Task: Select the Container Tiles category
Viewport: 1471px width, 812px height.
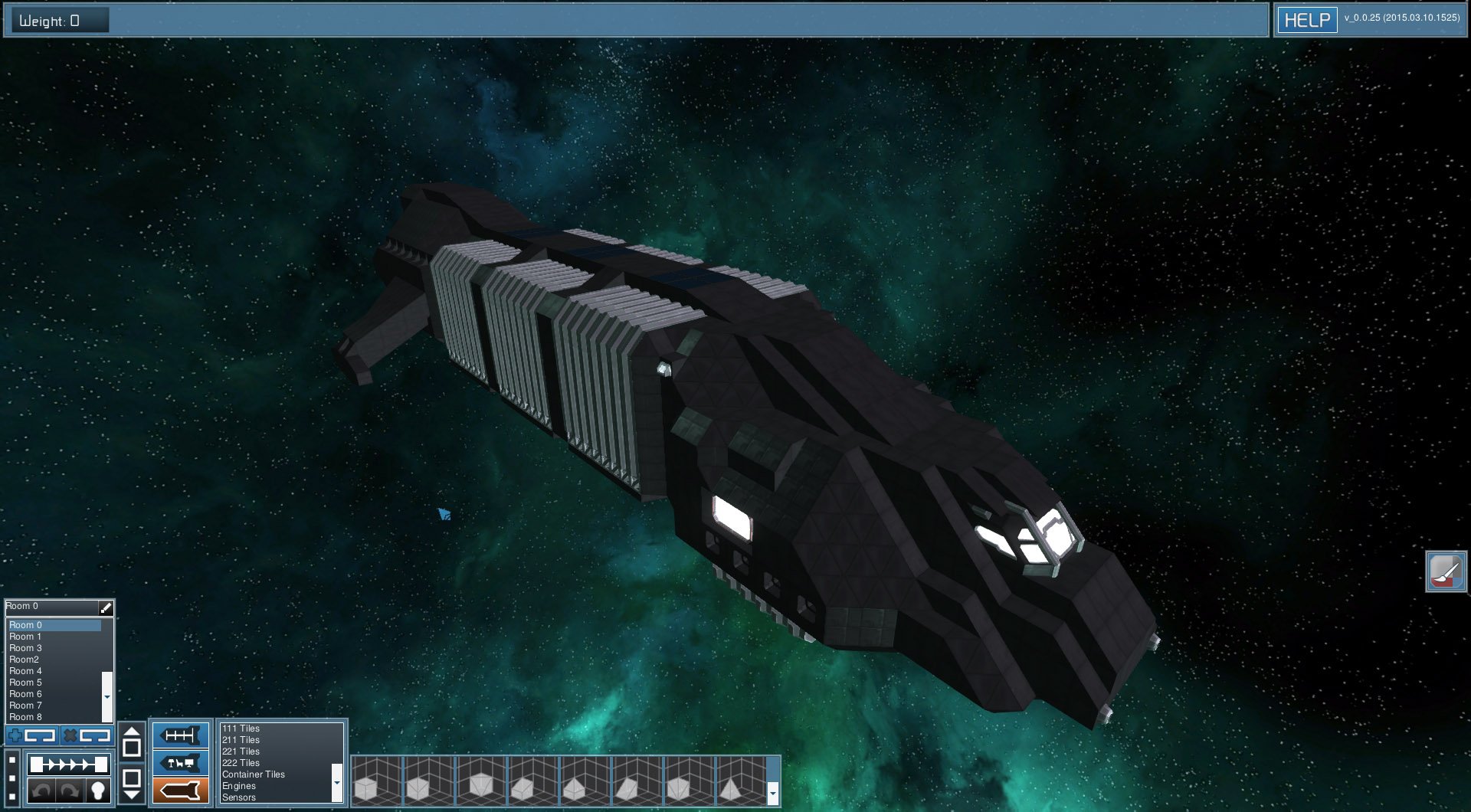Action: (253, 774)
